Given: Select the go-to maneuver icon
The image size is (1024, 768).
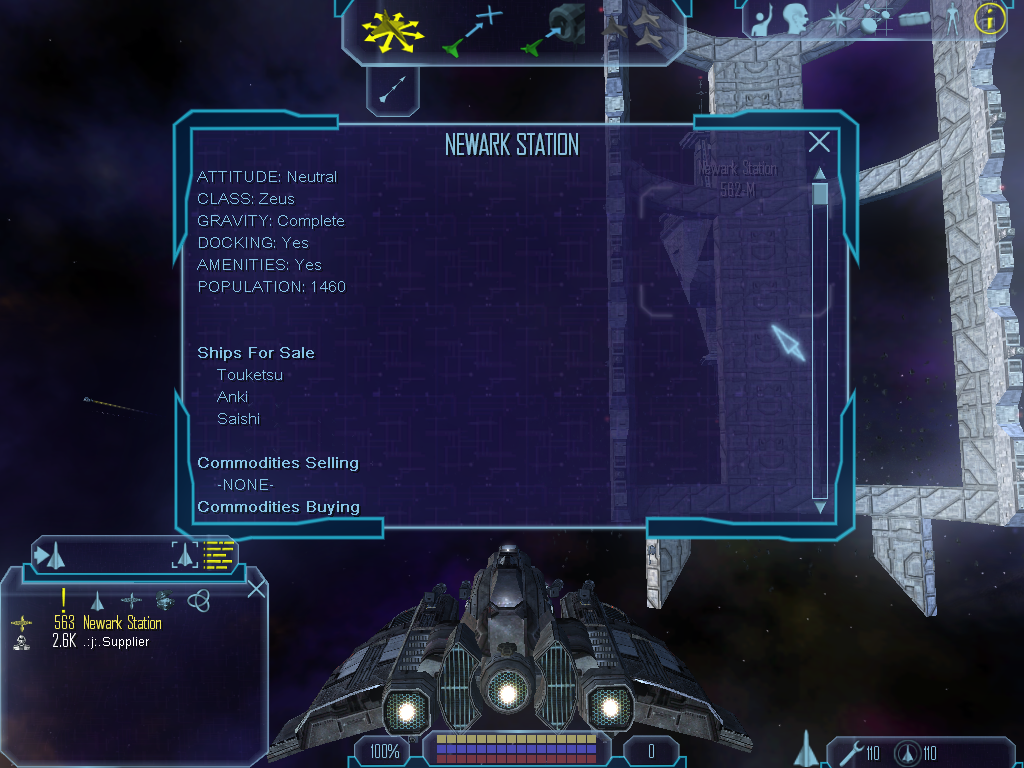Looking at the screenshot, I should click(471, 30).
